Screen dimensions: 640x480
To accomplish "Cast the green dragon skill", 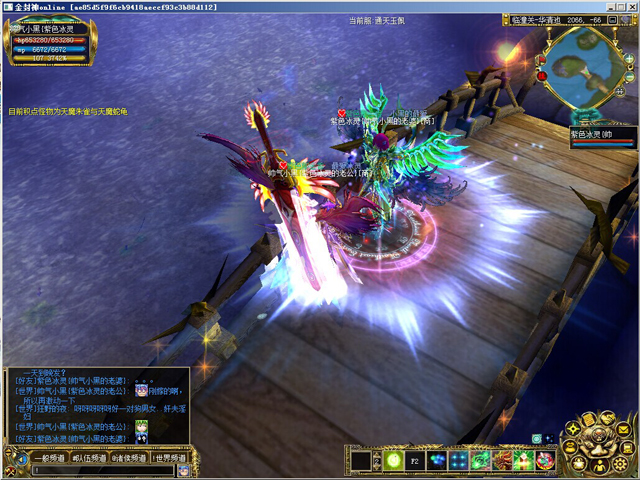I will point(481,460).
